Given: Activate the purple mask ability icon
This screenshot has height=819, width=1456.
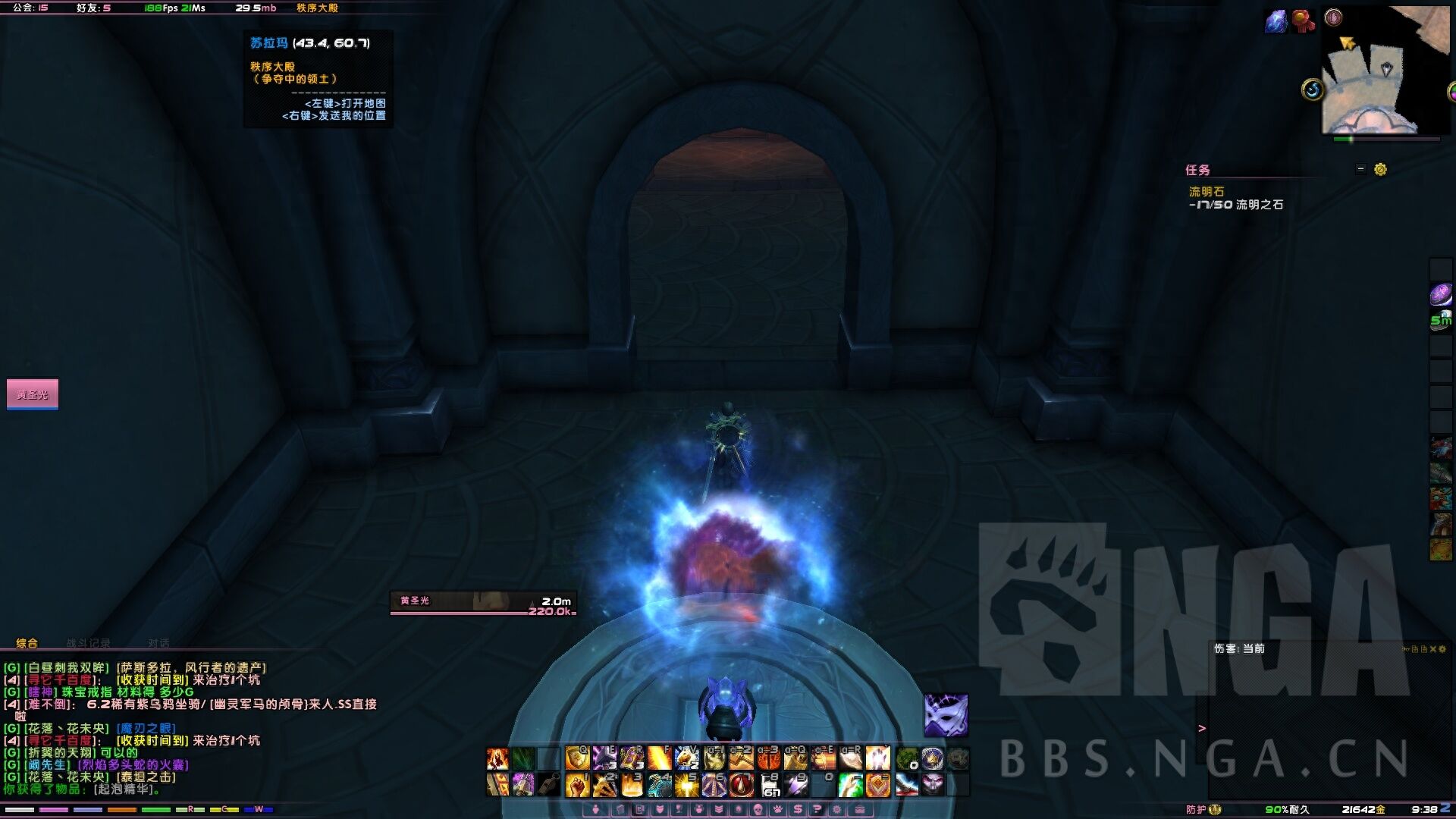Looking at the screenshot, I should point(946,715).
